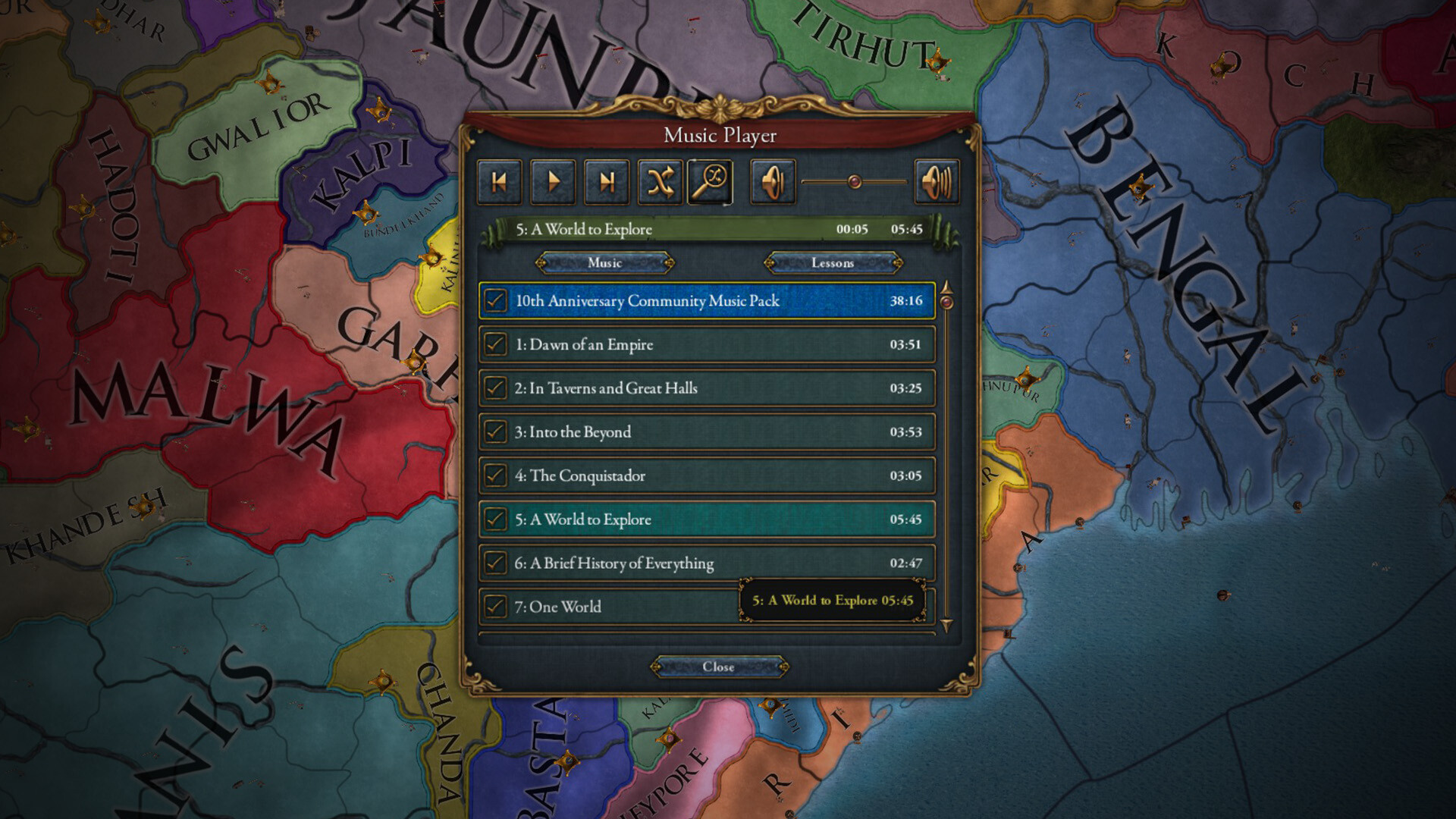Viewport: 1456px width, 819px height.
Task: Enable shuffle playback
Action: point(660,181)
